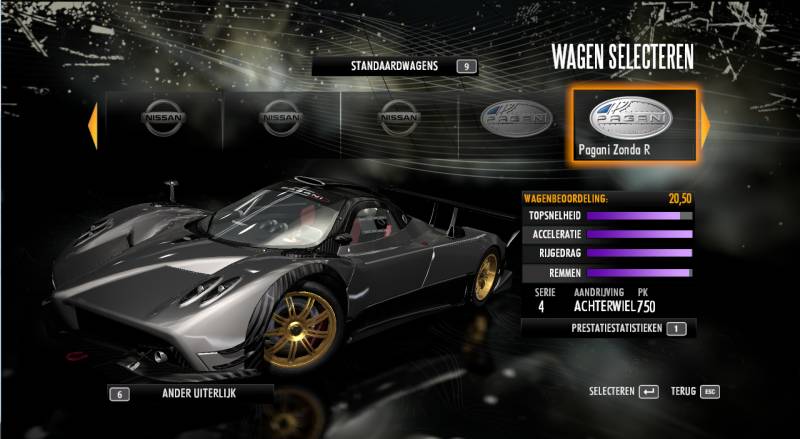
Task: Open the Standaardwagens car category
Action: [394, 66]
